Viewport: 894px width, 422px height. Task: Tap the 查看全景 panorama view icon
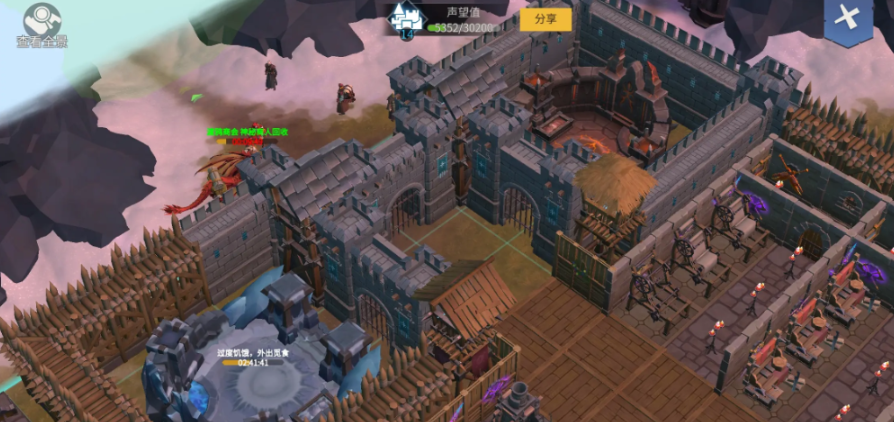coord(40,22)
